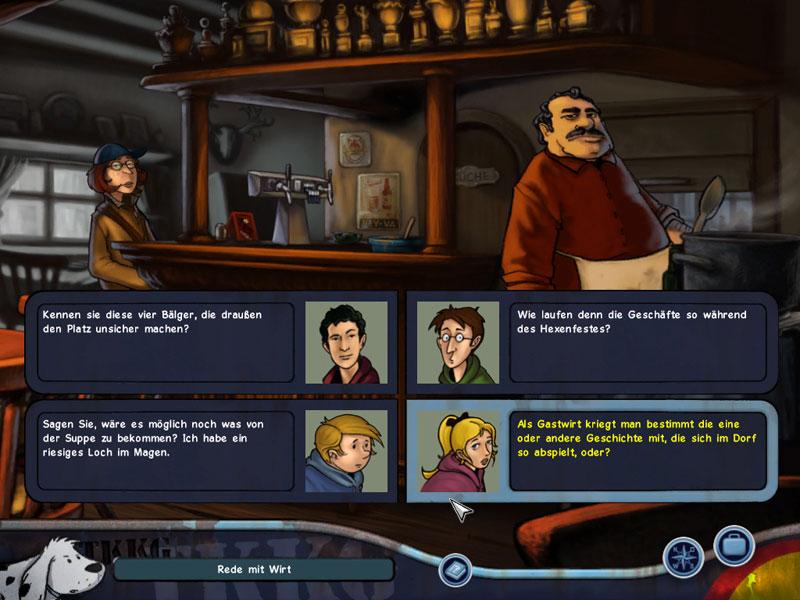Image resolution: width=800 pixels, height=600 pixels.
Task: Open the compass map
Action: pos(684,558)
